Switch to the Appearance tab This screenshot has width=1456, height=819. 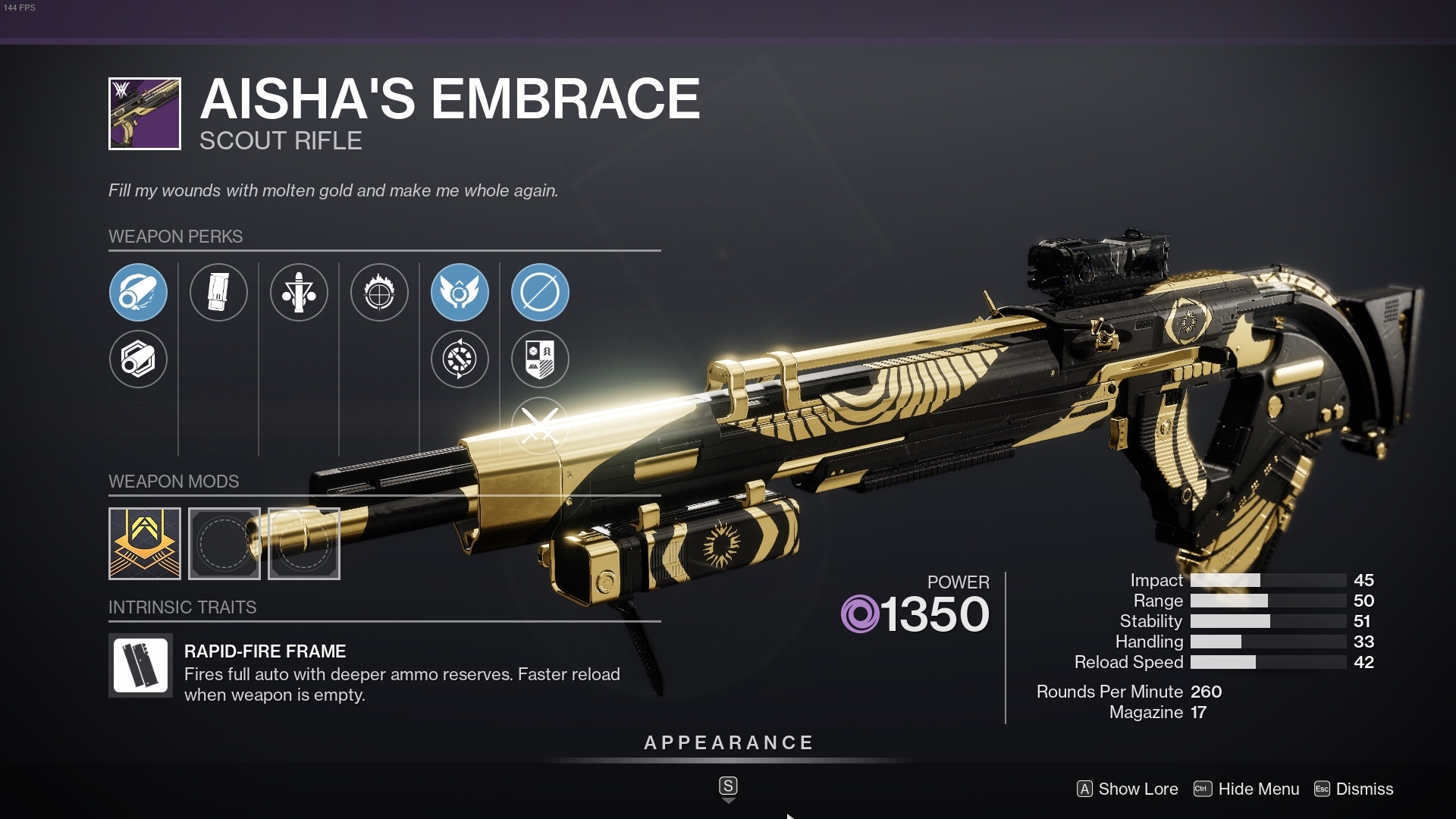point(728,742)
